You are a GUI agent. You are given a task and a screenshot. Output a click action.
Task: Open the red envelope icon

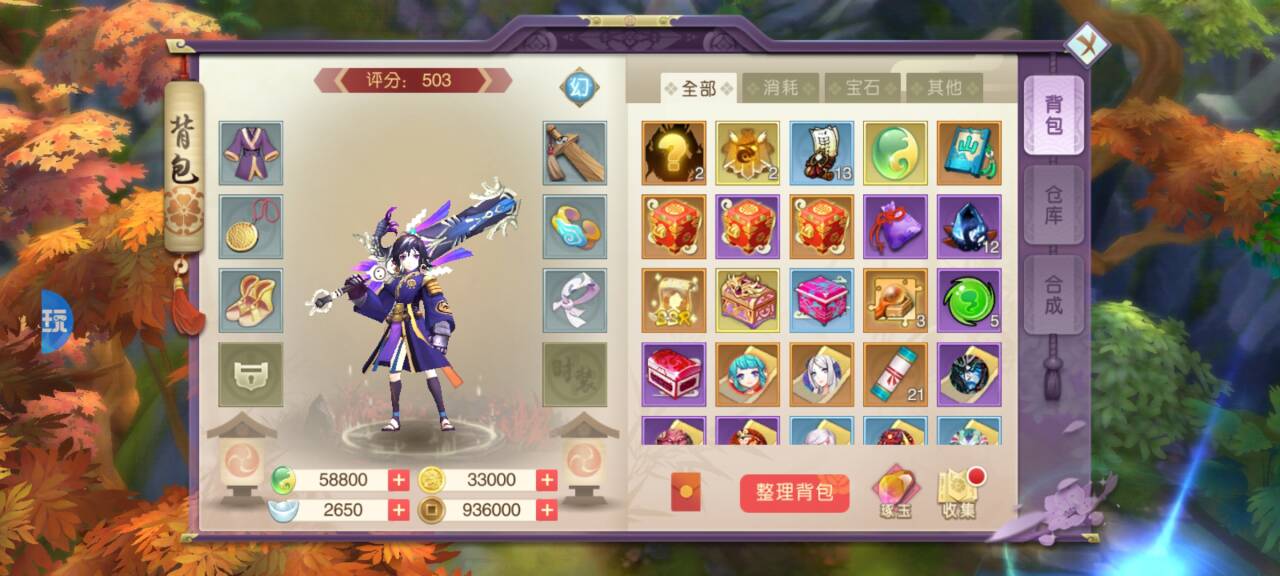coord(685,492)
